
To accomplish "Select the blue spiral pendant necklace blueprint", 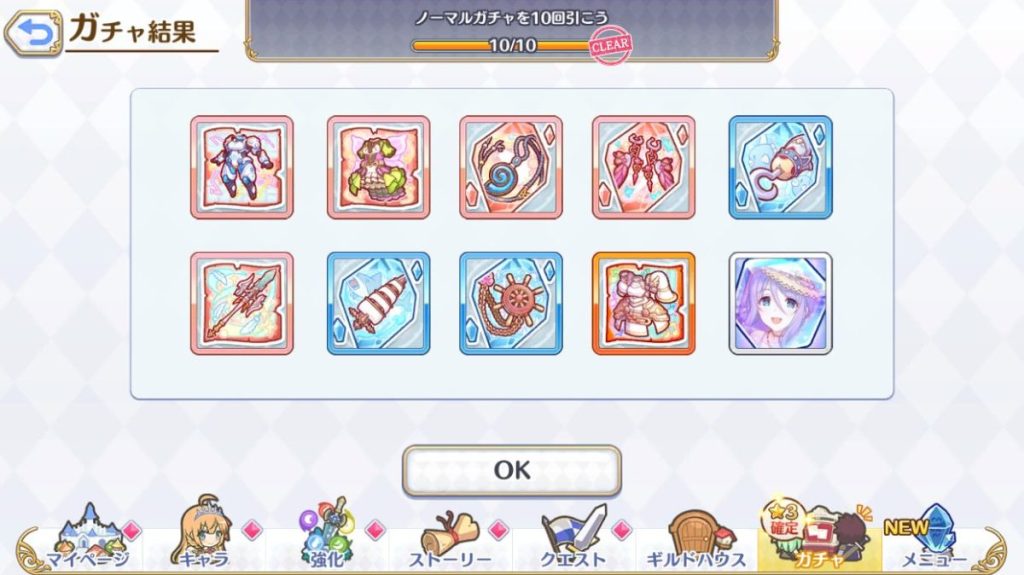I will point(511,167).
